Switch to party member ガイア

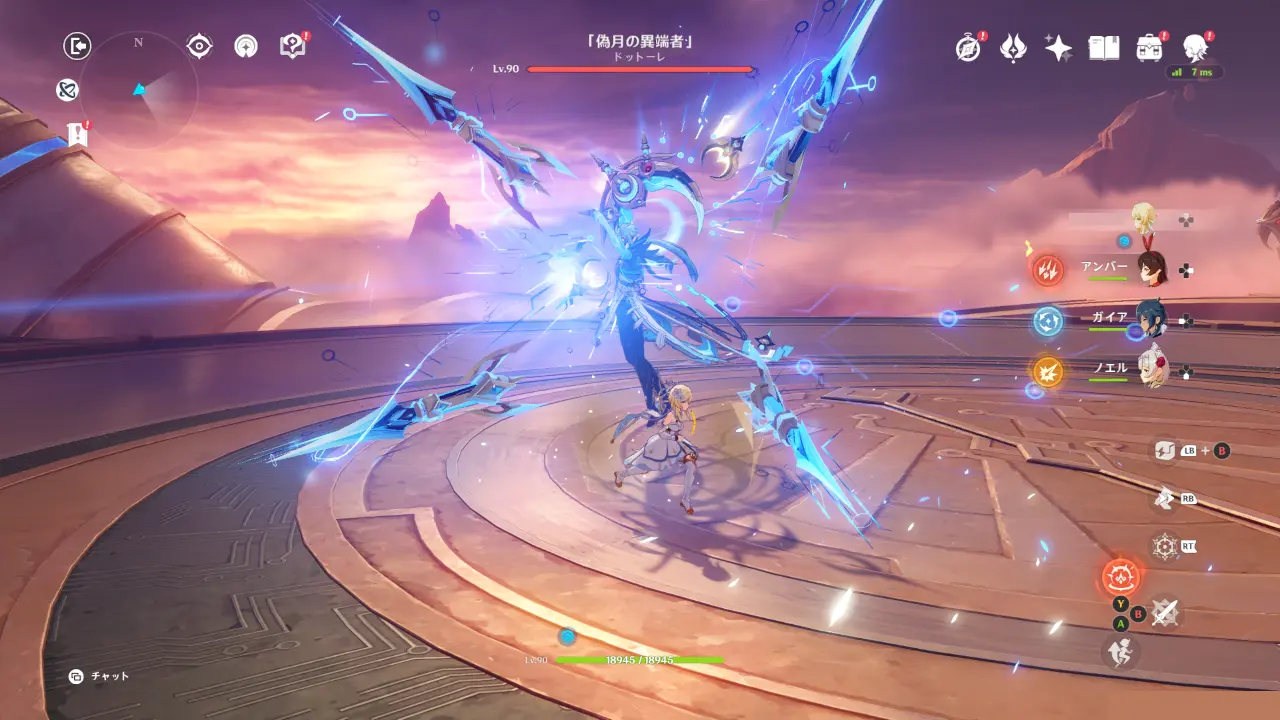[x=1151, y=319]
